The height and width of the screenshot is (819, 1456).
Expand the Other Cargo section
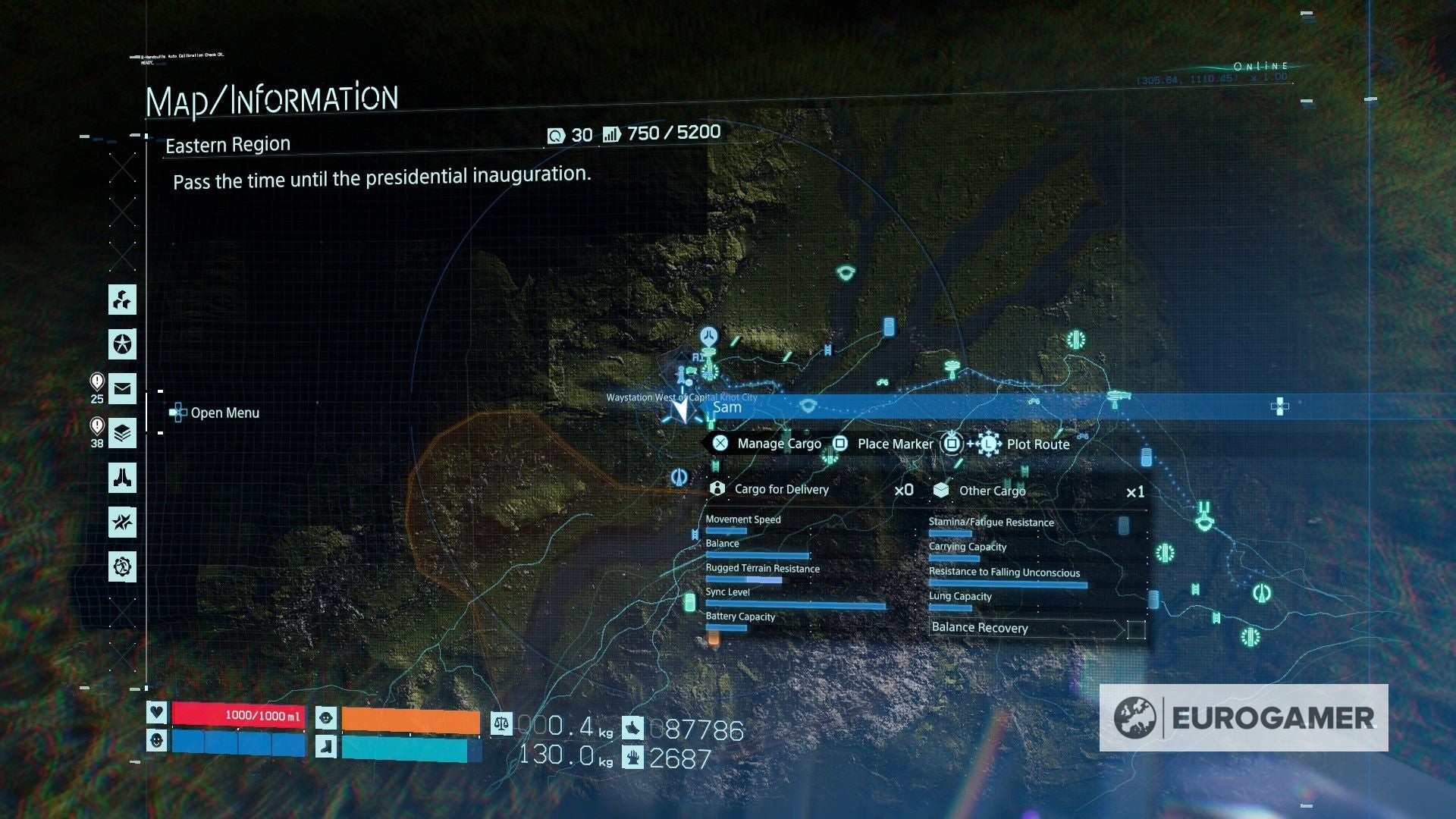pos(993,491)
